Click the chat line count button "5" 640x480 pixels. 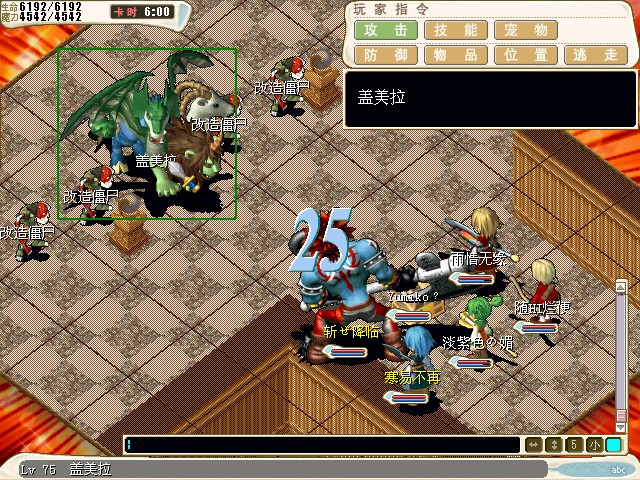click(574, 445)
